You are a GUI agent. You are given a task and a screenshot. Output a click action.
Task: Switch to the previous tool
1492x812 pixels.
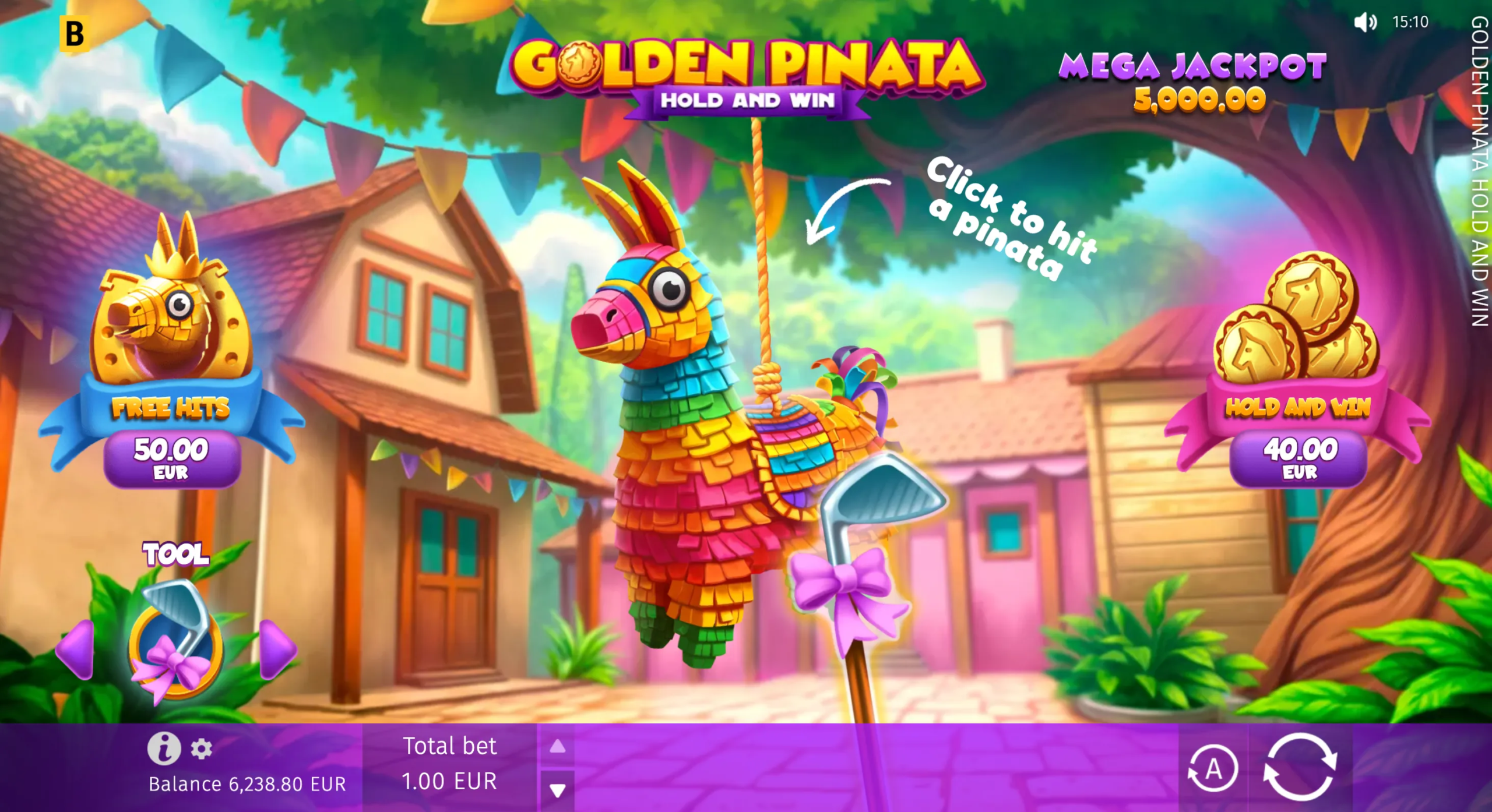(x=77, y=649)
